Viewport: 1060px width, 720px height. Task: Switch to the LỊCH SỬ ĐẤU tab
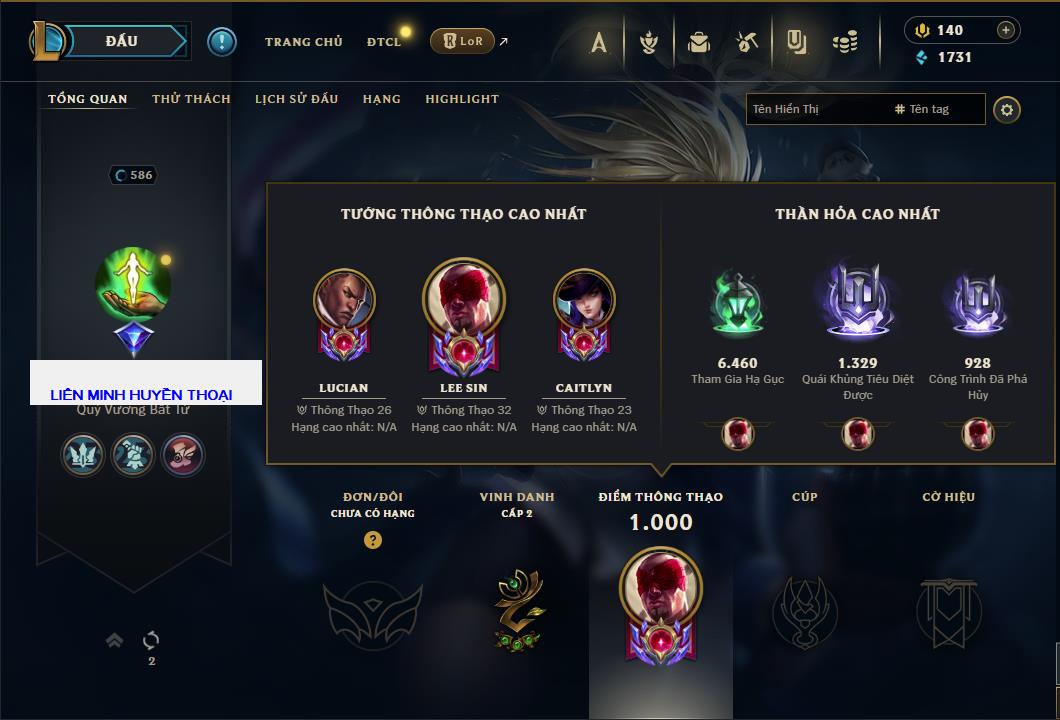[296, 99]
